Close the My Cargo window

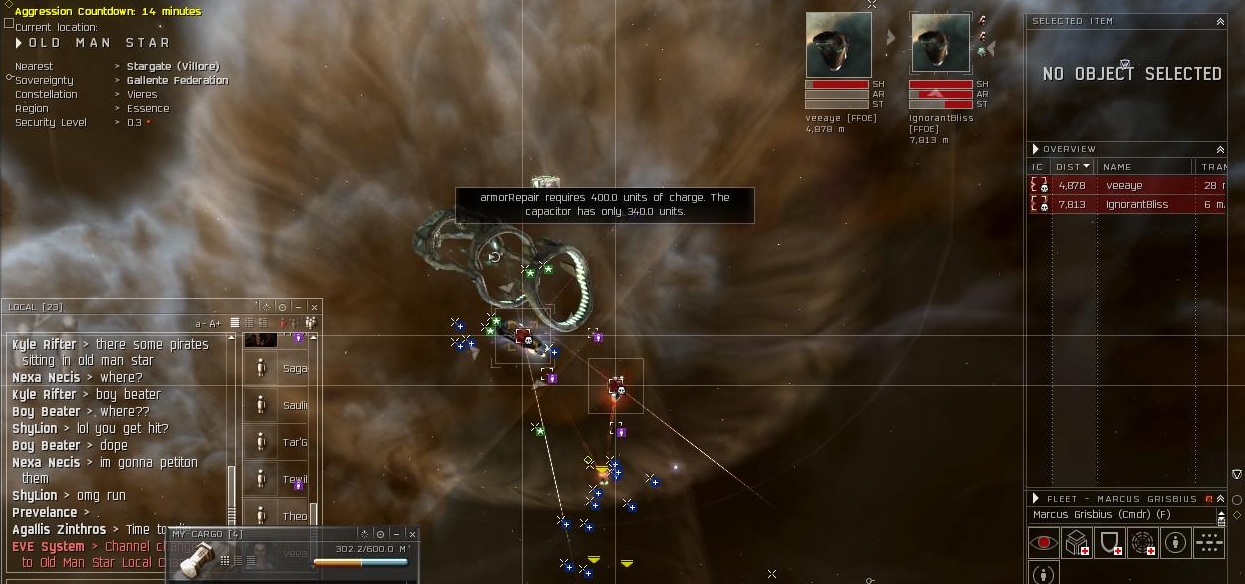click(x=411, y=535)
